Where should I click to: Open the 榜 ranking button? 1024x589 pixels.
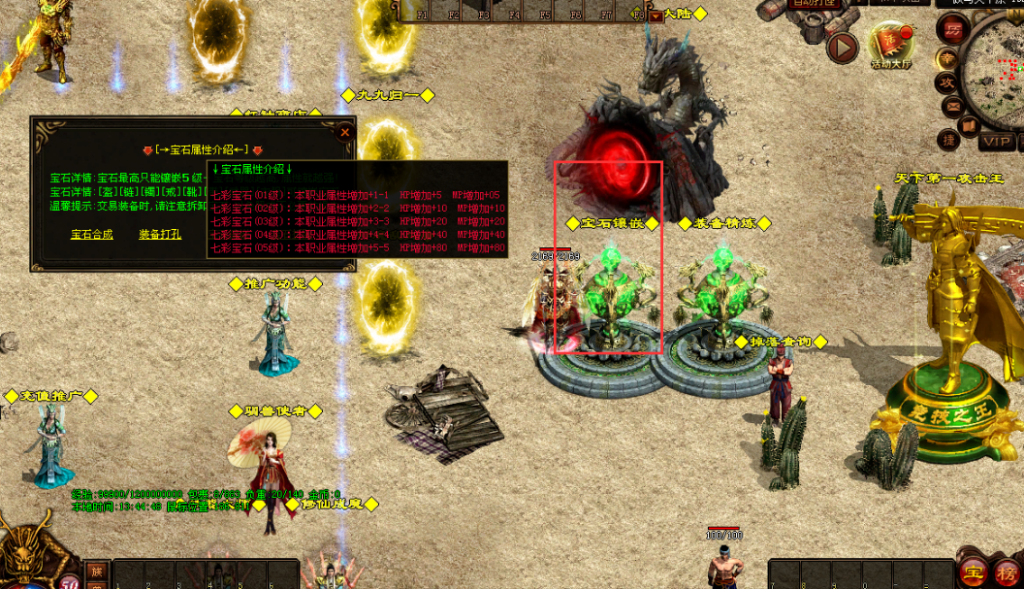[x=1005, y=572]
